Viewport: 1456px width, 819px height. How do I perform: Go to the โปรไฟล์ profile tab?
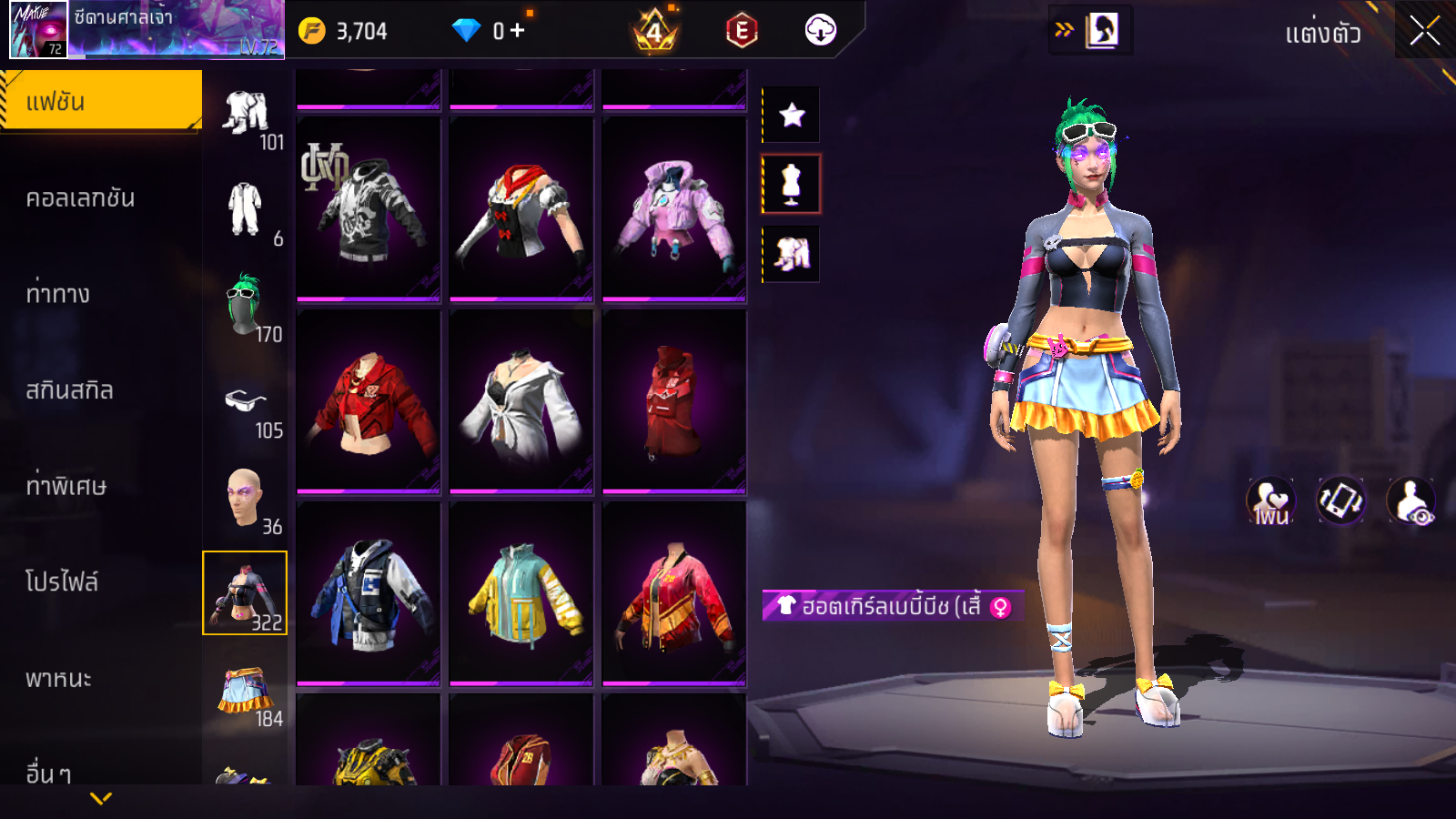pos(62,581)
